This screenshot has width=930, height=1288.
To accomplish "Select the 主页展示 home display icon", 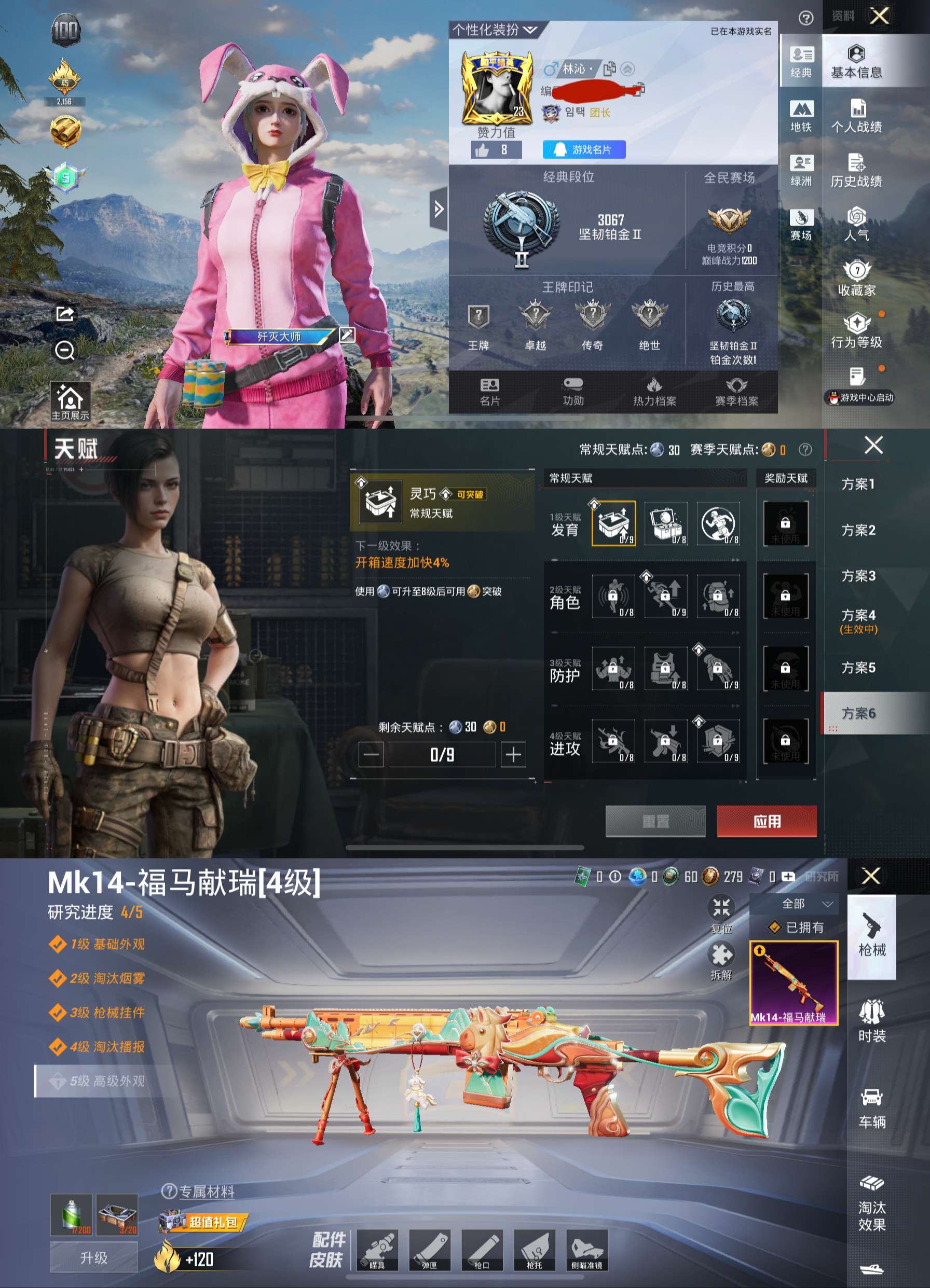I will (70, 401).
